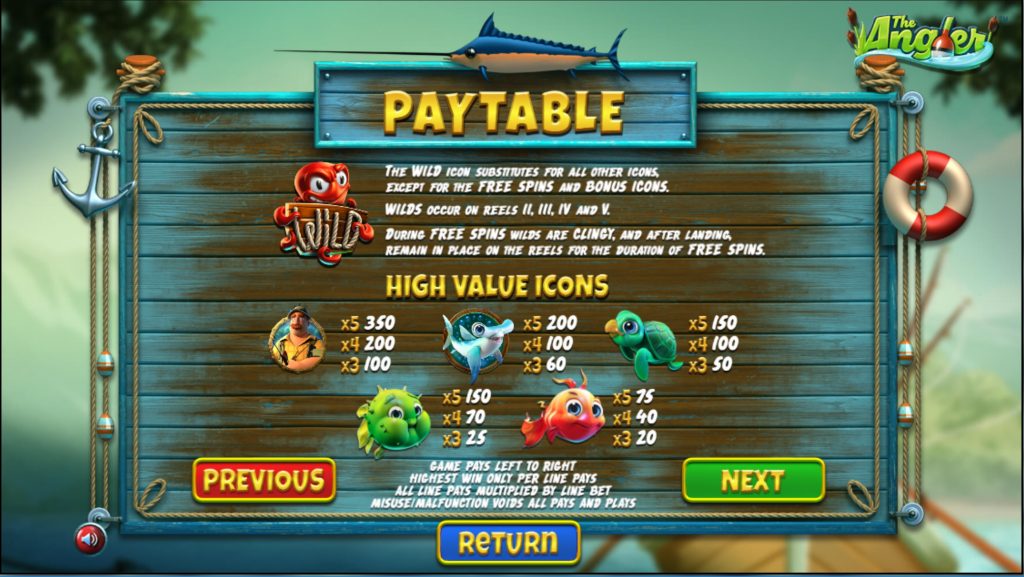This screenshot has width=1024, height=577.
Task: Return to the game from the paytable
Action: [x=508, y=542]
